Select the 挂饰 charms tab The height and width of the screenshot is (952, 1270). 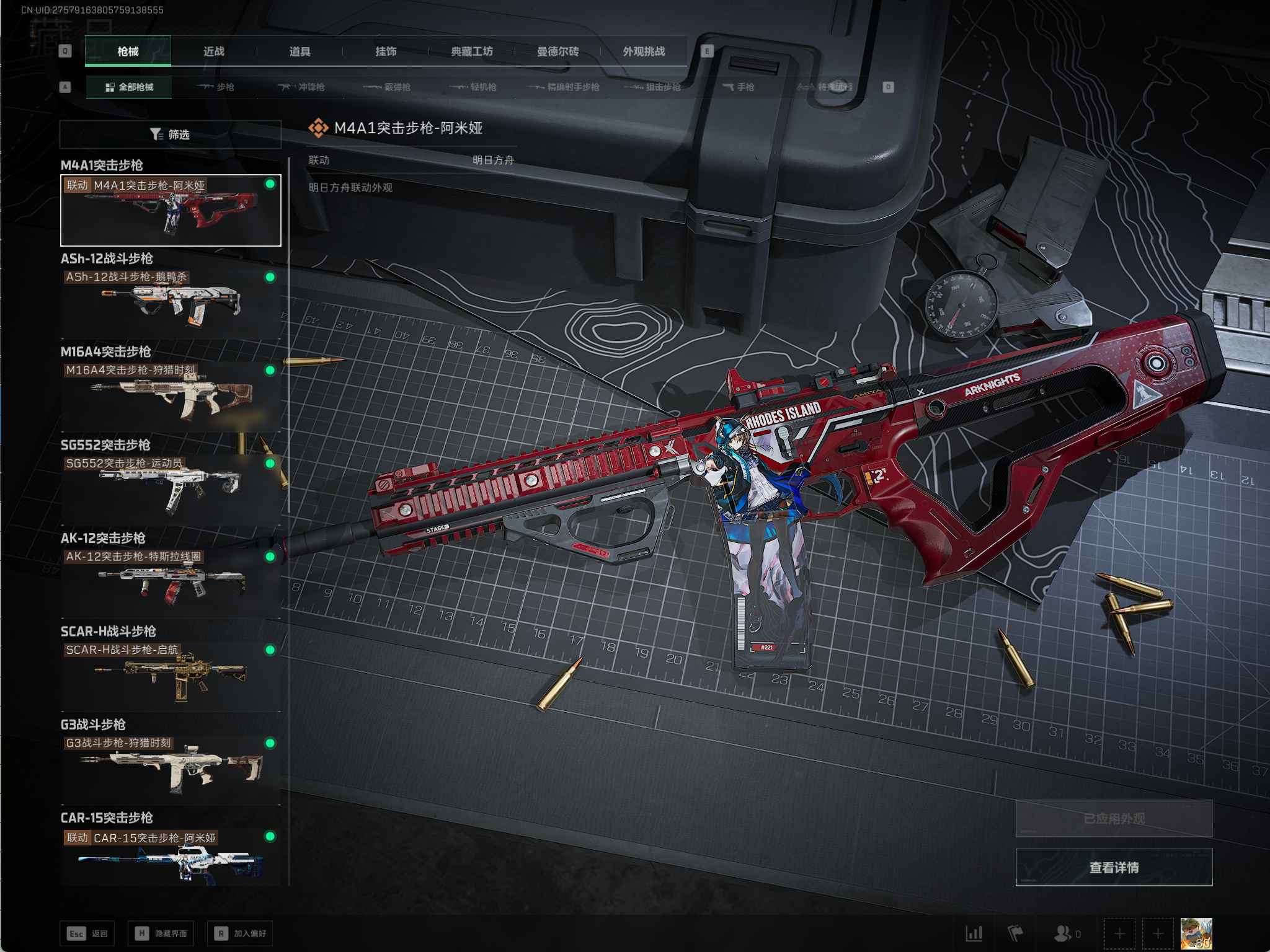[386, 51]
